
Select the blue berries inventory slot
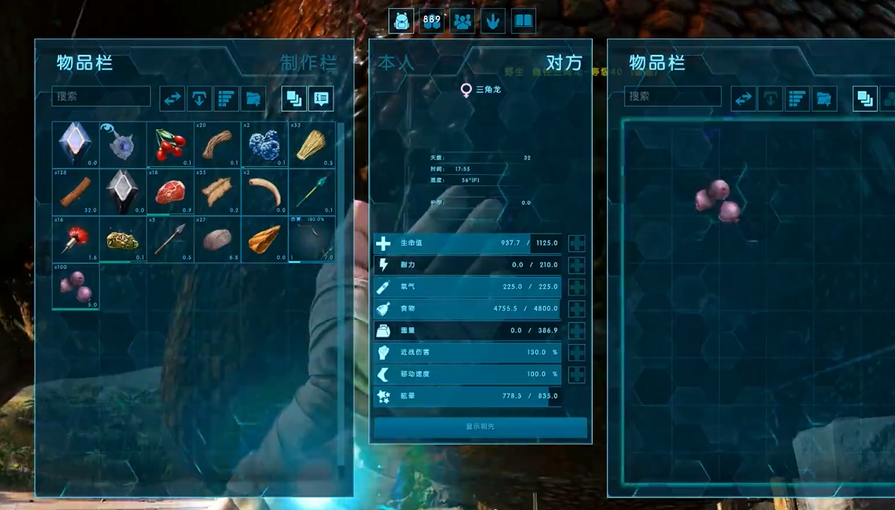coord(264,145)
